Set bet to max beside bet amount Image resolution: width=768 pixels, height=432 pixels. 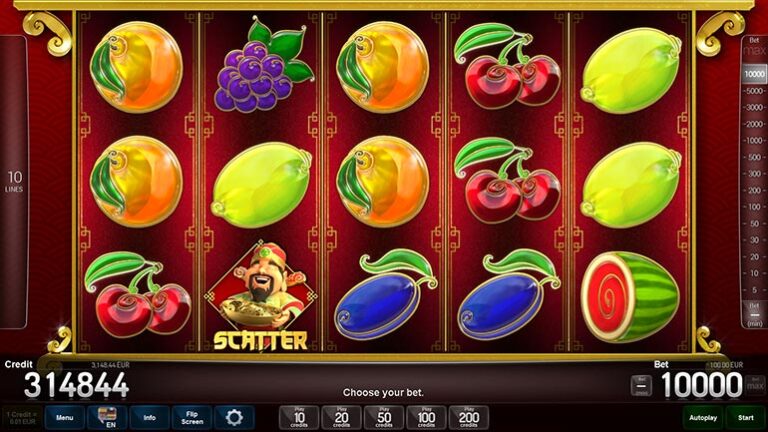(x=756, y=385)
